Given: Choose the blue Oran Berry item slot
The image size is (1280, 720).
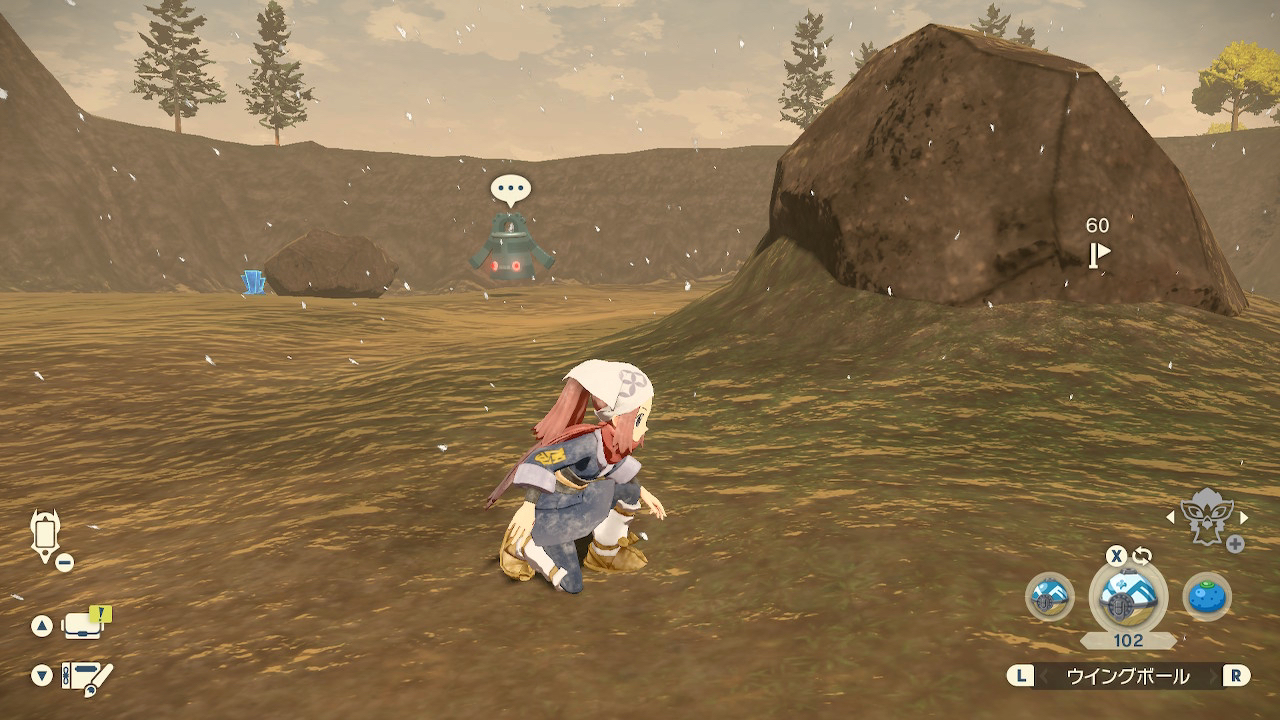Looking at the screenshot, I should coord(1207,597).
